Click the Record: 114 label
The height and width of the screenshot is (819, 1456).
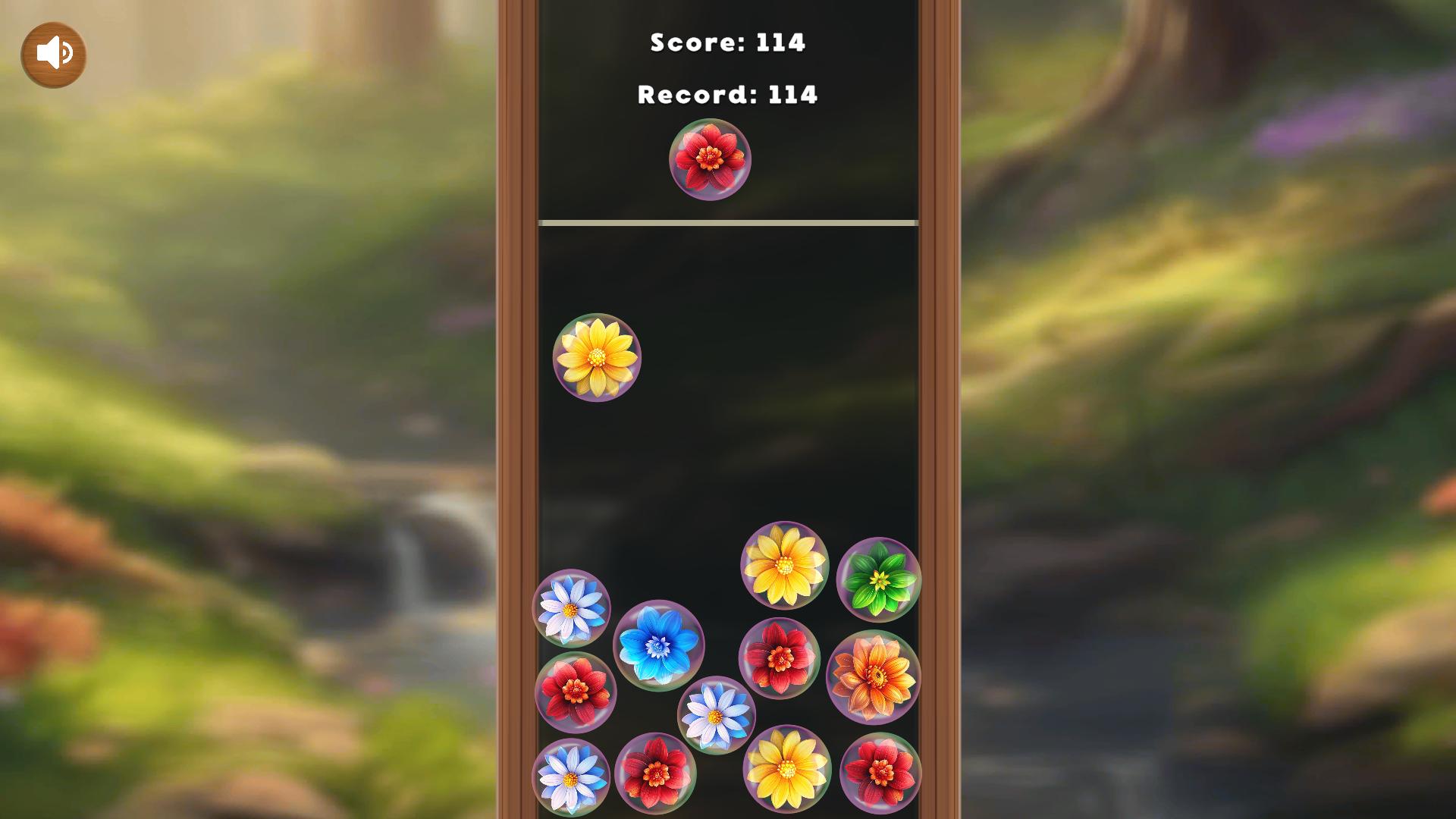tap(726, 95)
